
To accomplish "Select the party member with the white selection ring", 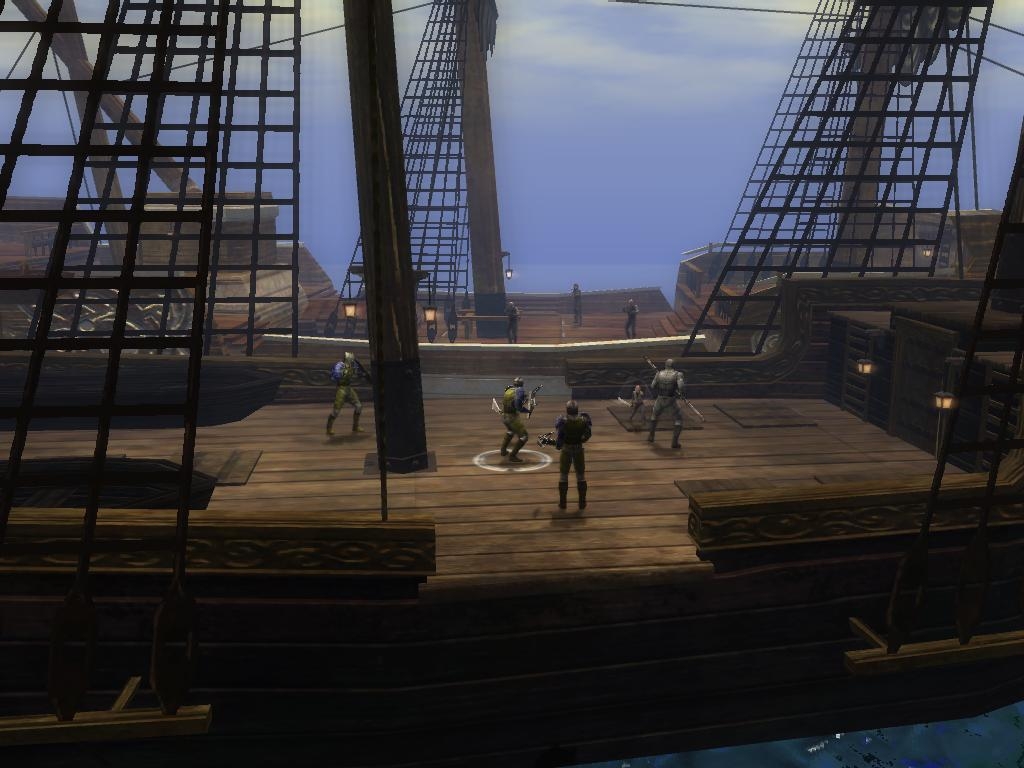I will [514, 420].
